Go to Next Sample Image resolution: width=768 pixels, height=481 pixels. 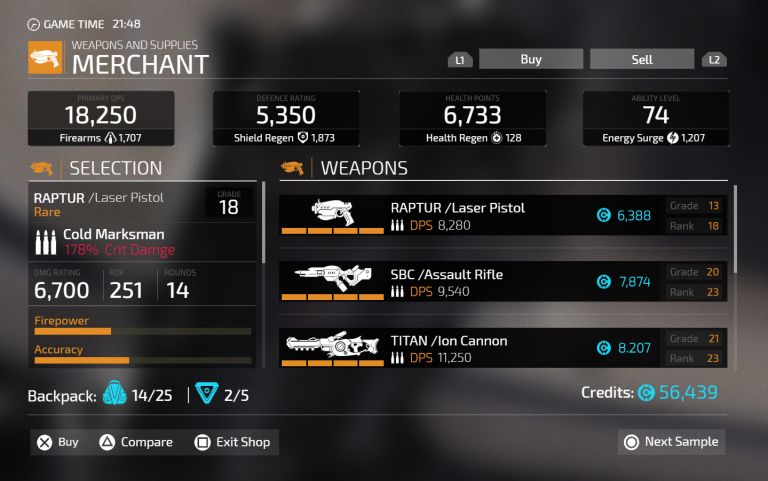pyautogui.click(x=671, y=442)
